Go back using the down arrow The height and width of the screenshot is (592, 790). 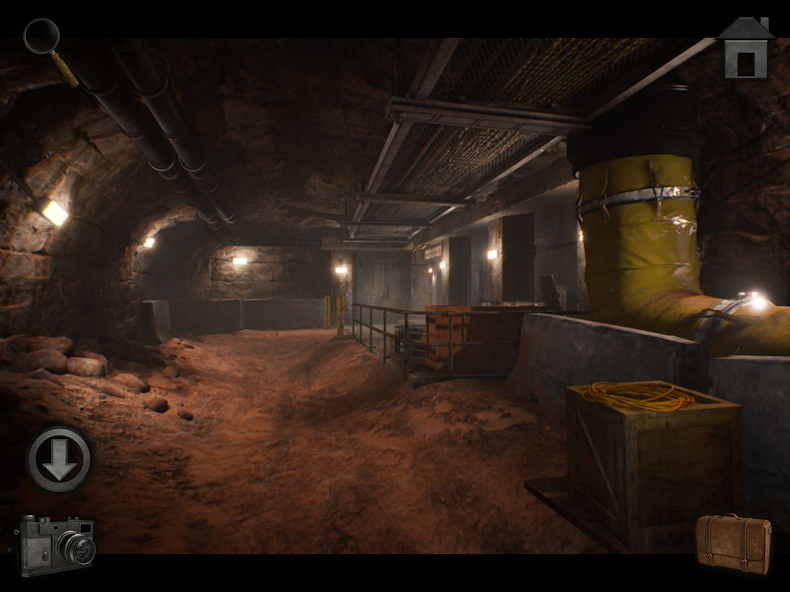[x=60, y=460]
